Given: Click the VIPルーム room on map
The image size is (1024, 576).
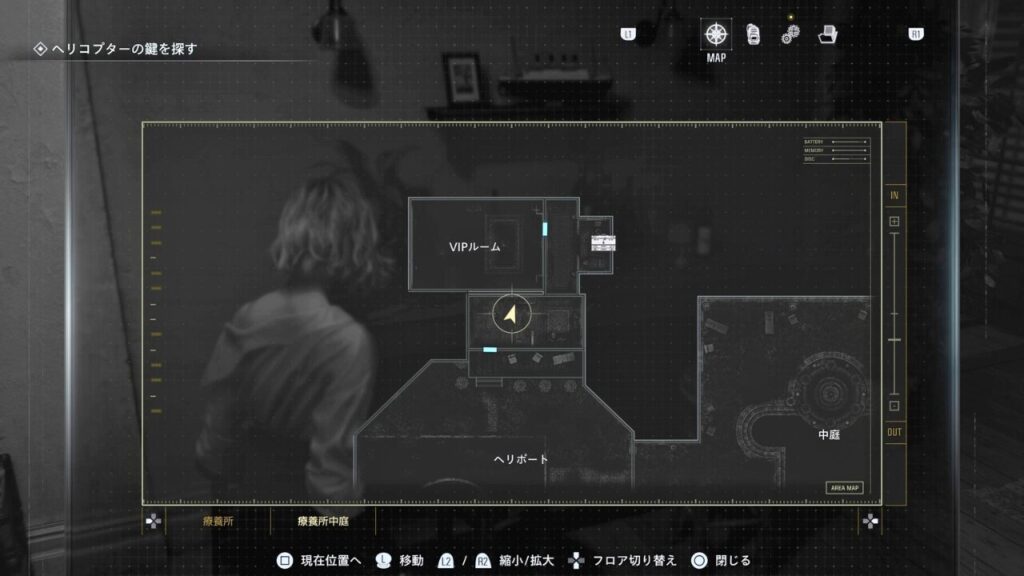Looking at the screenshot, I should pos(474,246).
